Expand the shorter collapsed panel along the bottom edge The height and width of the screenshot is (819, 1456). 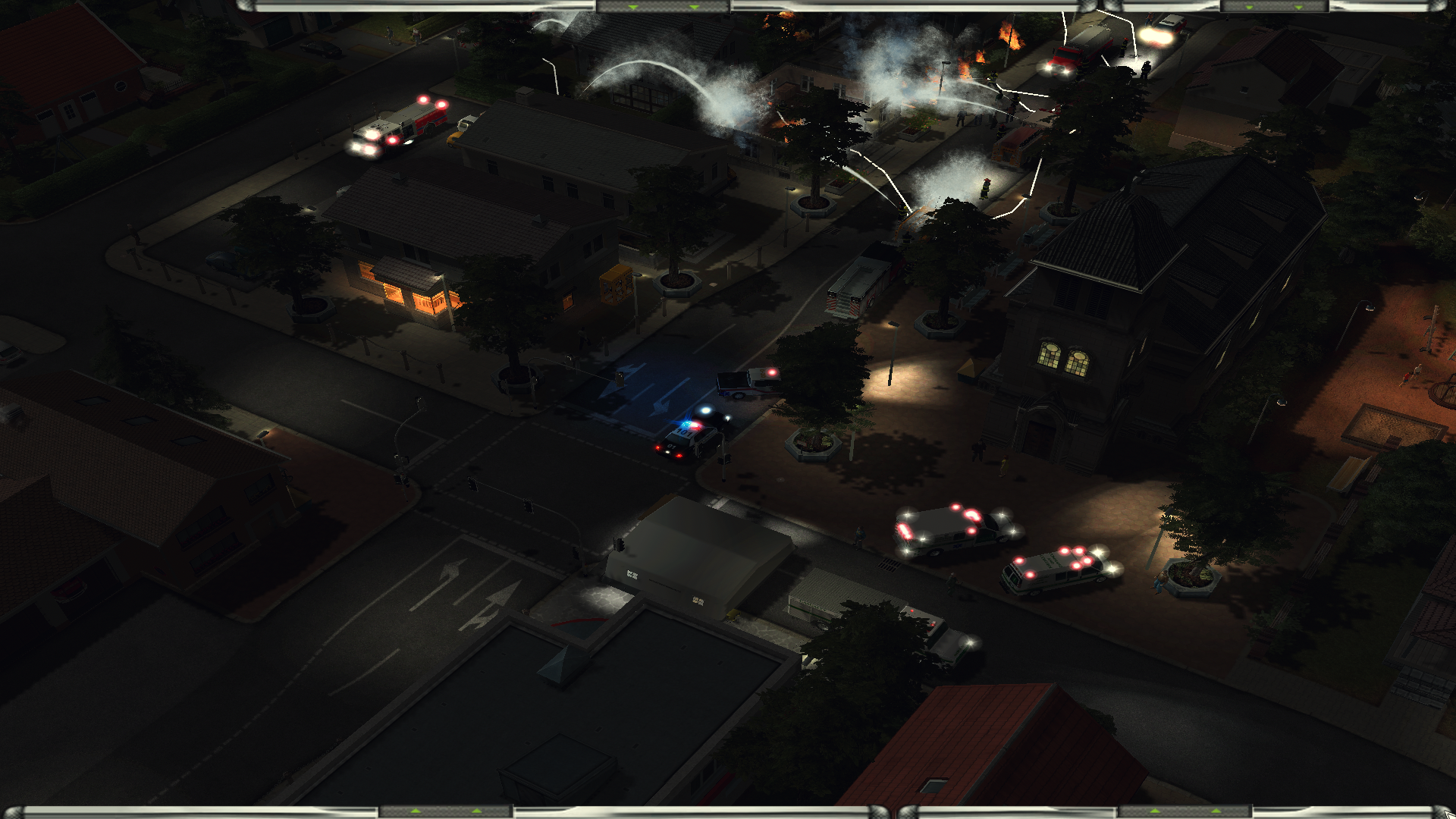pyautogui.click(x=1185, y=812)
